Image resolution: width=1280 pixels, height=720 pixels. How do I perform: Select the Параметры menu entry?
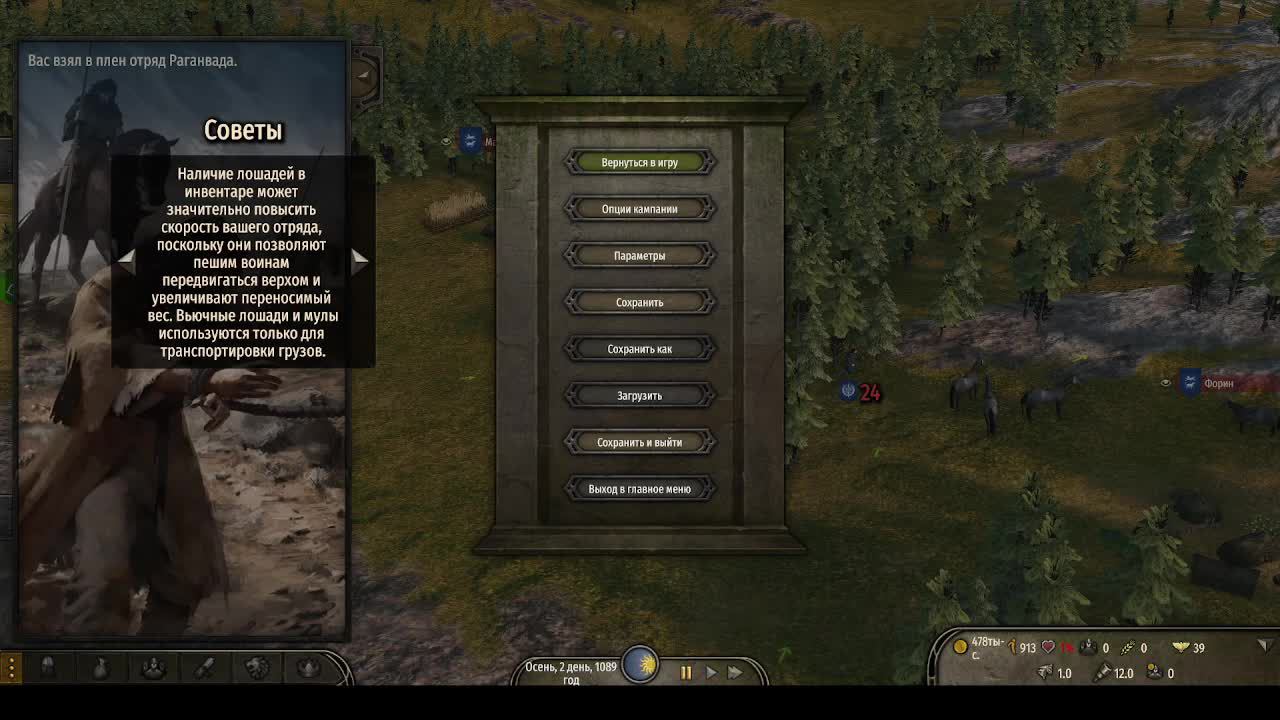[x=640, y=255]
